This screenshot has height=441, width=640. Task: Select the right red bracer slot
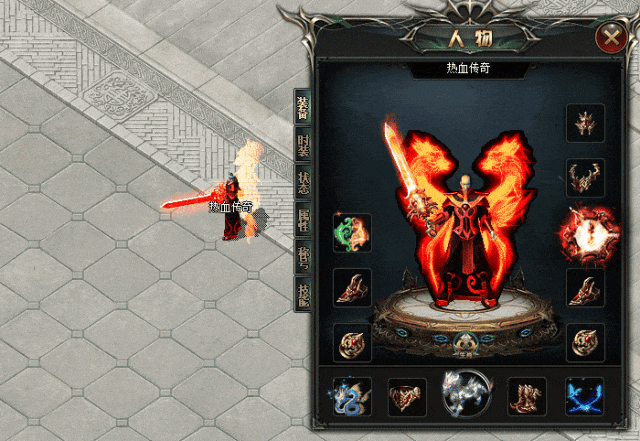click(x=585, y=288)
